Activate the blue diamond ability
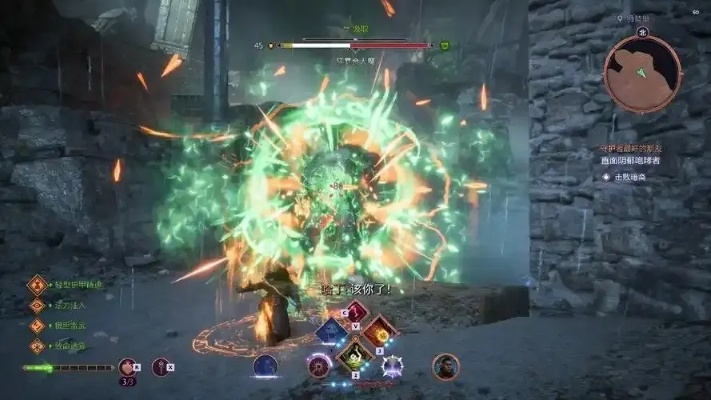Image resolution: width=711 pixels, height=400 pixels. (x=330, y=330)
